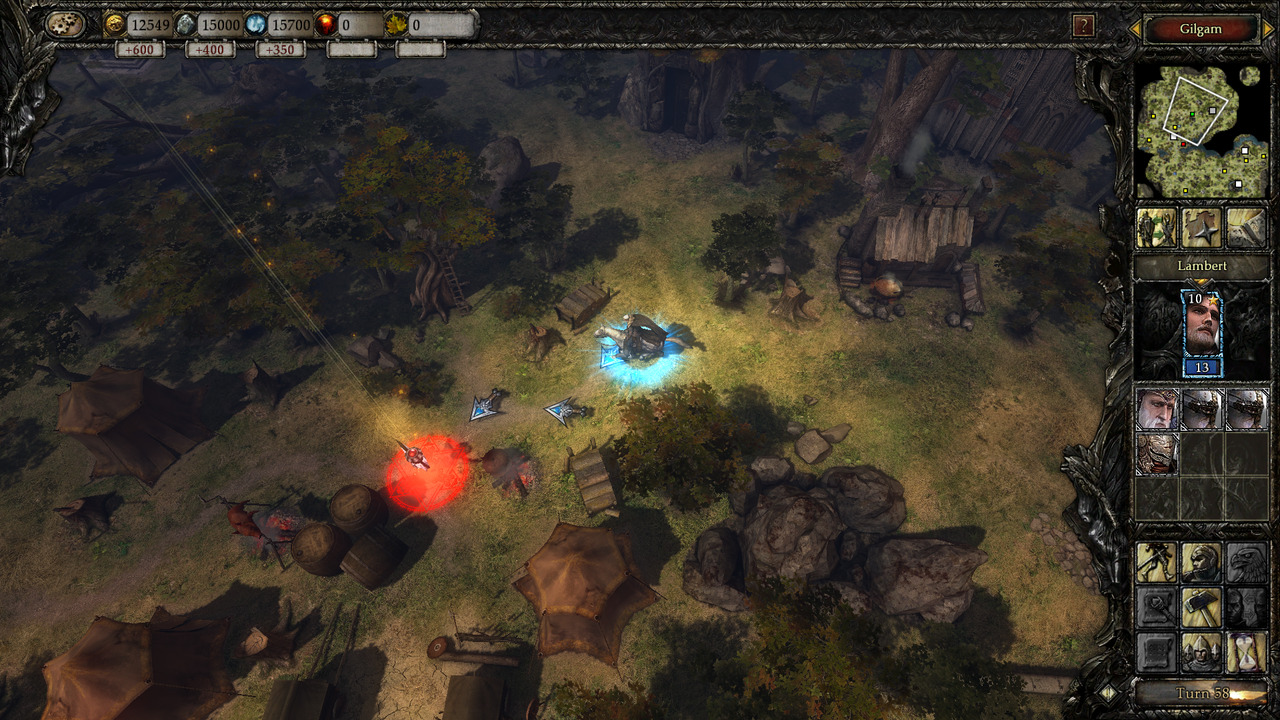This screenshot has height=720, width=1280.
Task: Activate the axe blade icon button
Action: pos(1245,228)
